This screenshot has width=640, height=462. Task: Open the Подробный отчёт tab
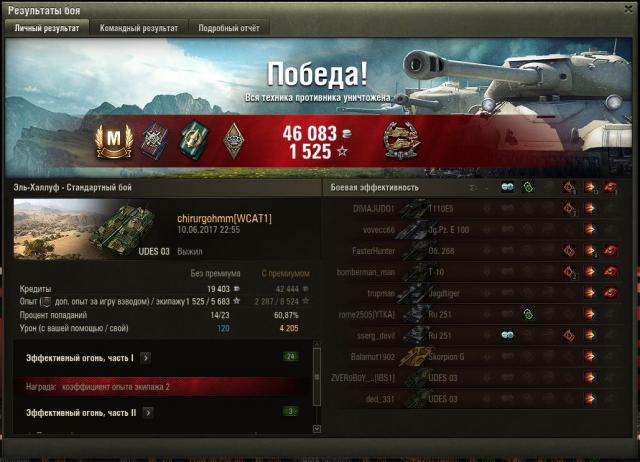point(228,28)
